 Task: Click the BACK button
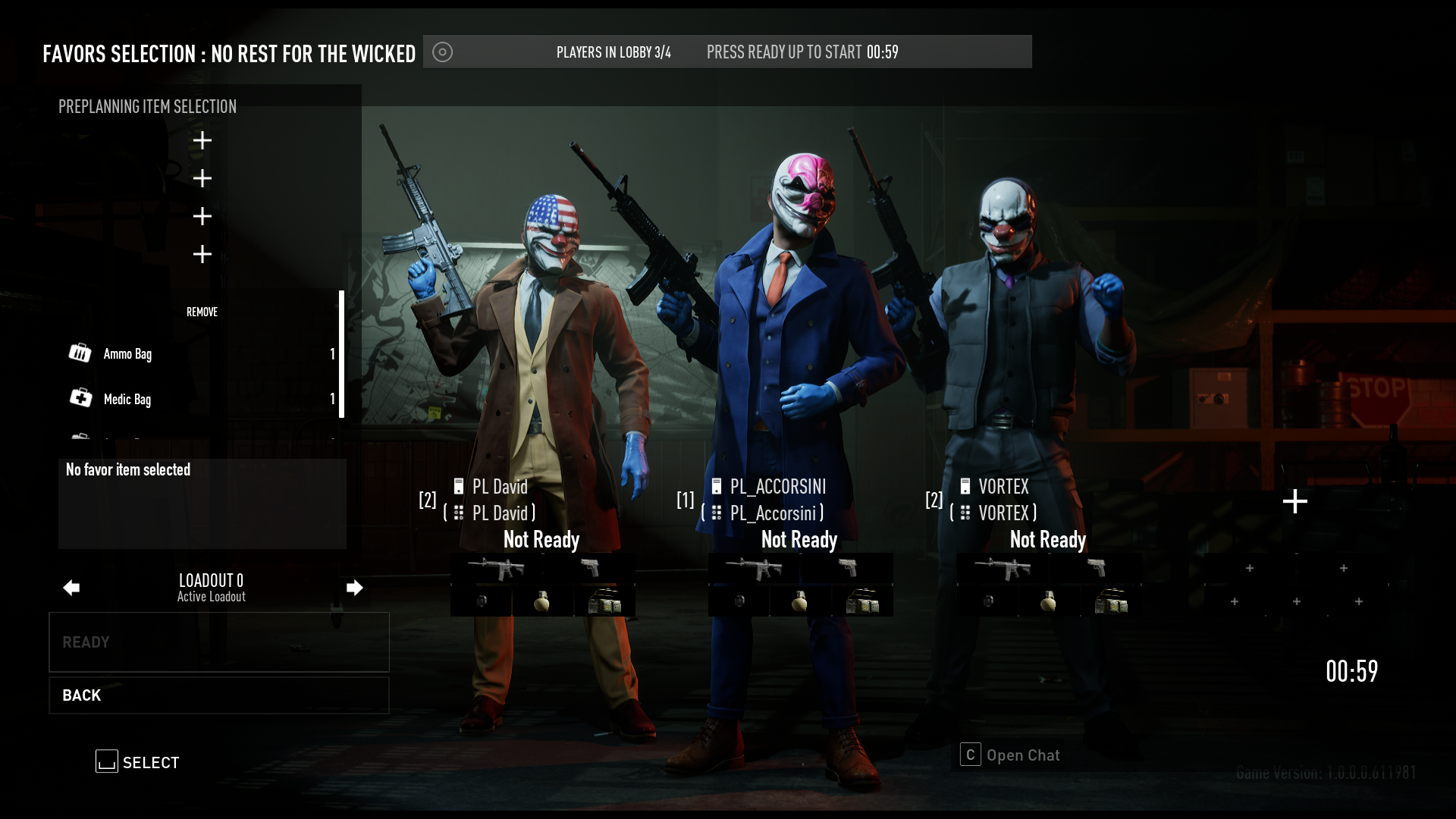tap(218, 695)
